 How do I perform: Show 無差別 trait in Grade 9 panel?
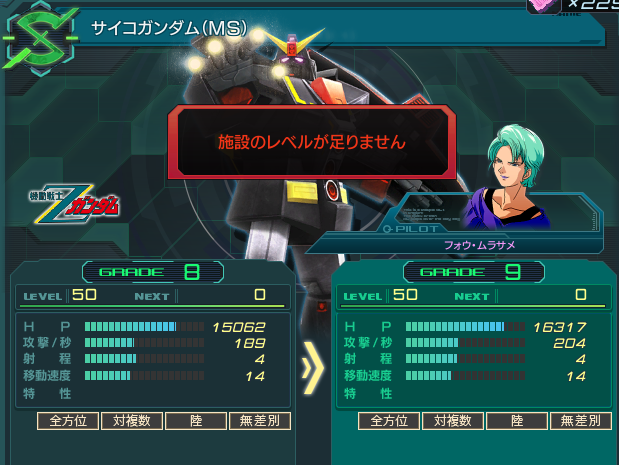click(581, 421)
